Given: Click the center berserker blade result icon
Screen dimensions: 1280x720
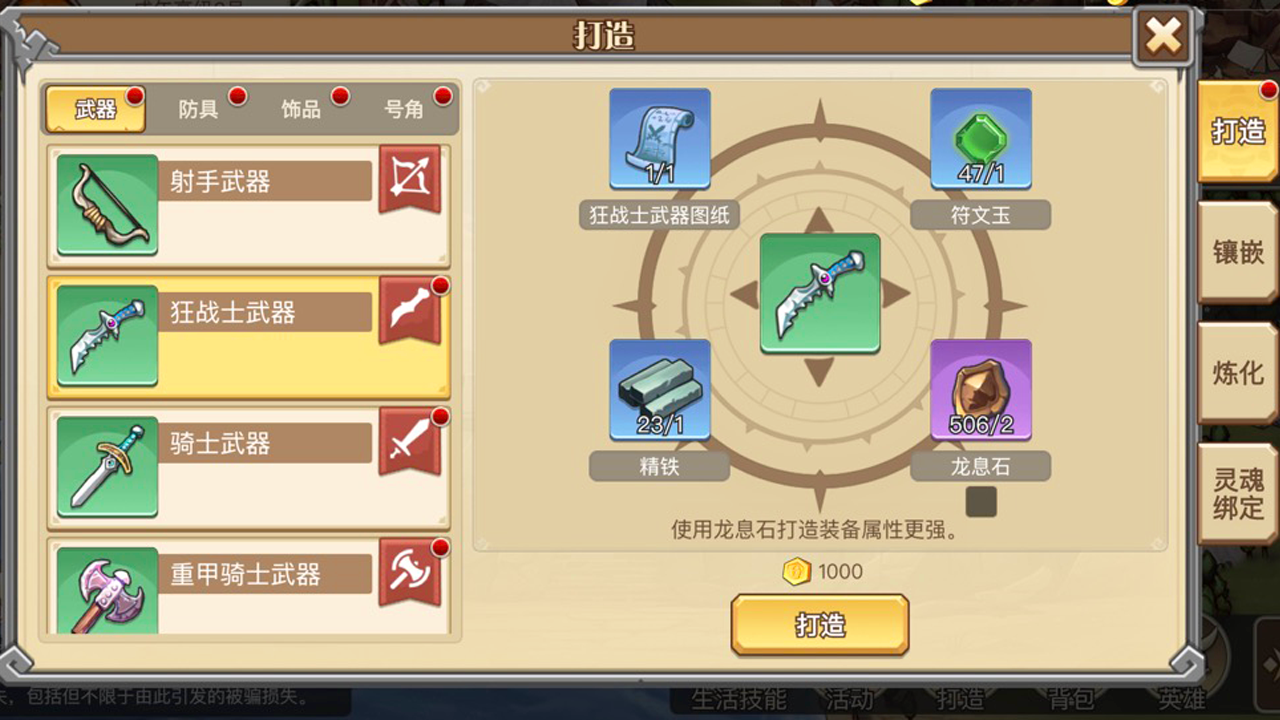Looking at the screenshot, I should coord(820,293).
